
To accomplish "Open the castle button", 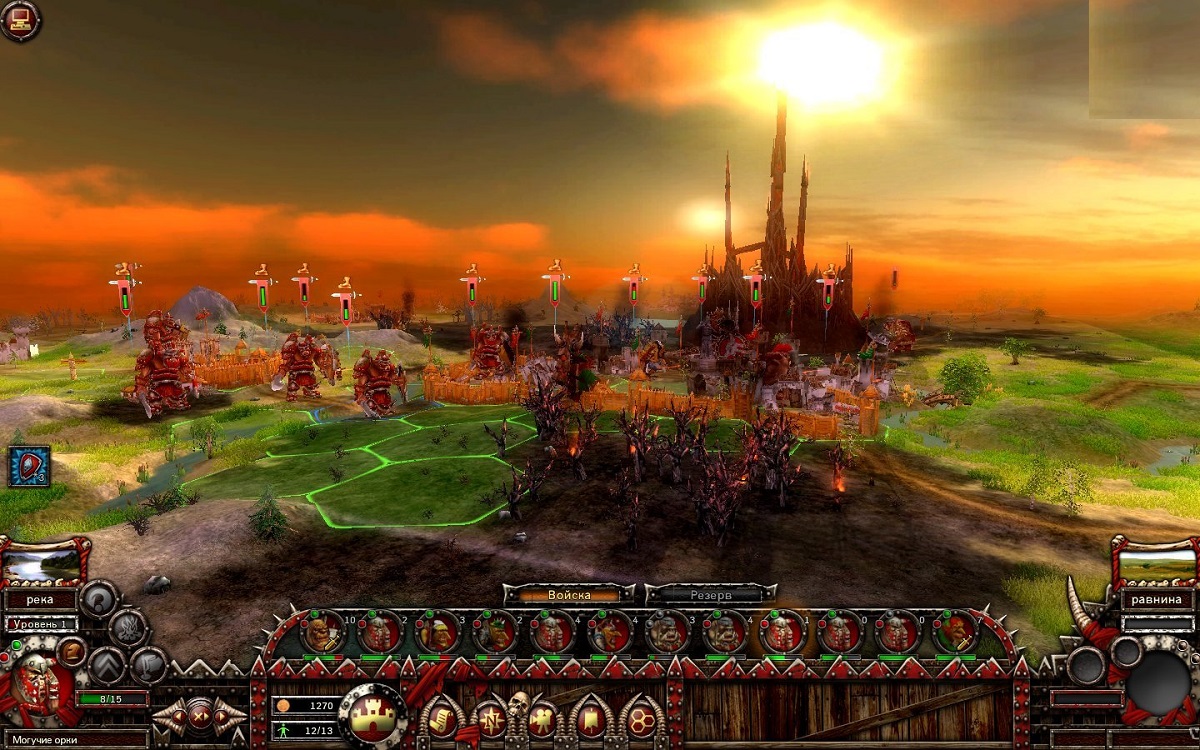I will (x=373, y=716).
